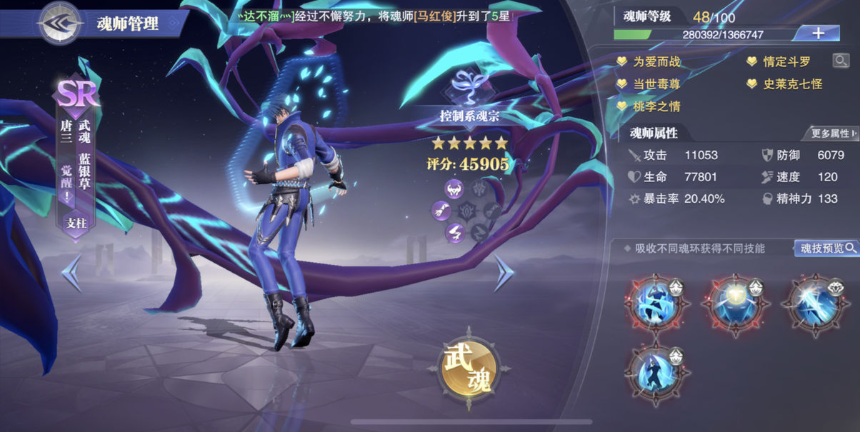Expand 更多属性 for more attributes

[x=831, y=133]
